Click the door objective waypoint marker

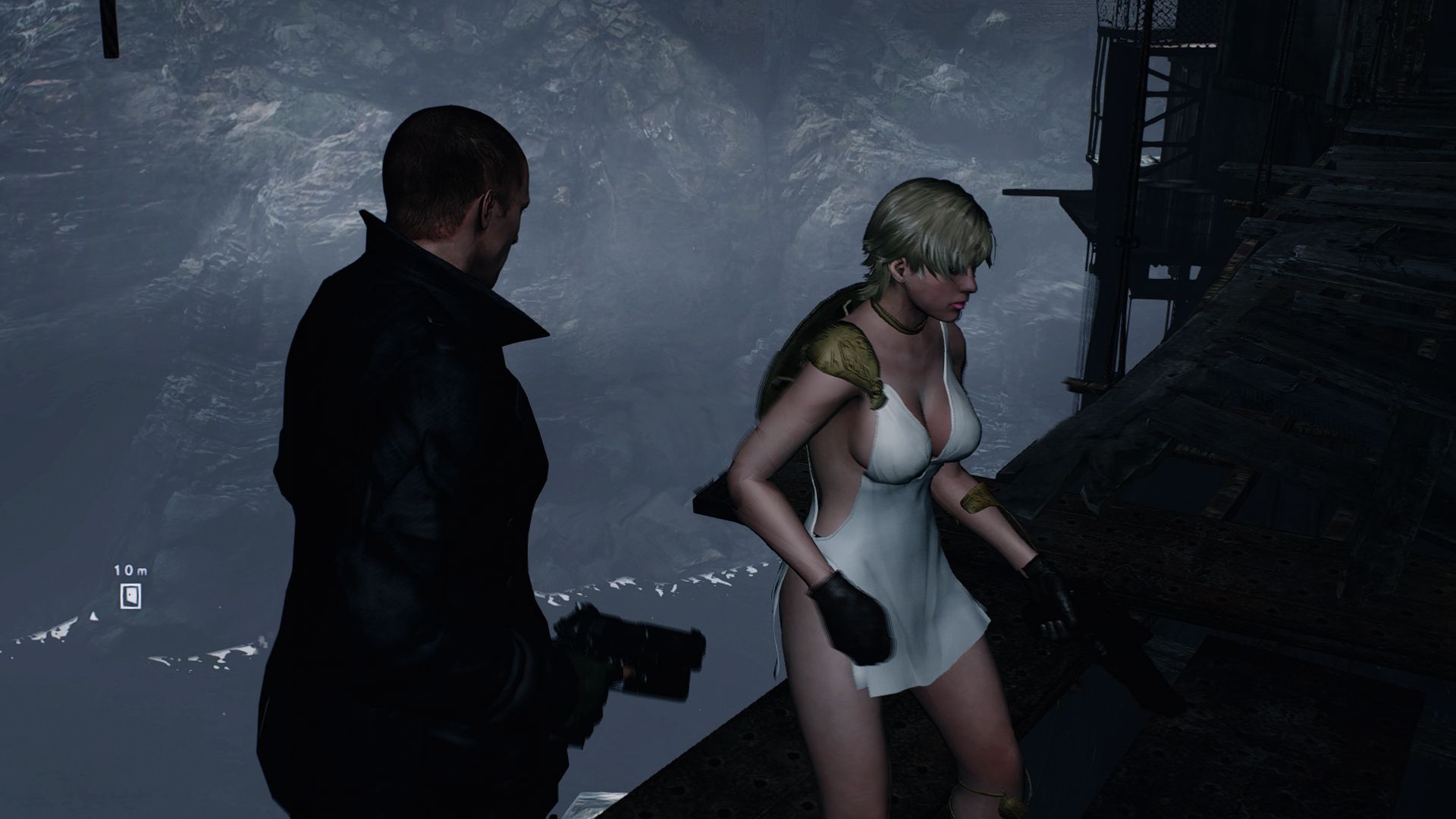pyautogui.click(x=130, y=596)
